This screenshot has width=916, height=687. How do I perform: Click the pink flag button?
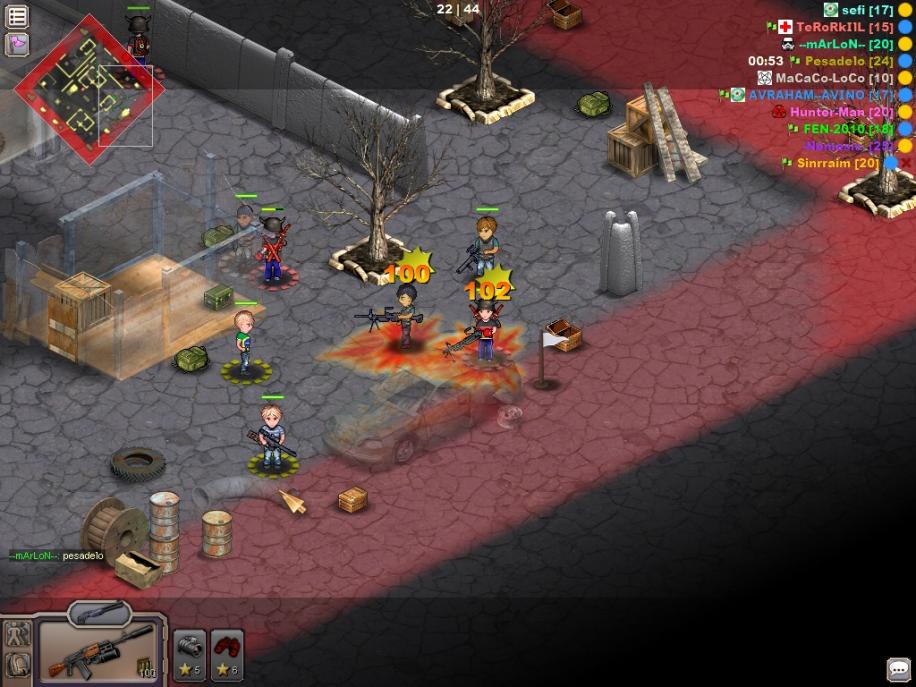pyautogui.click(x=17, y=44)
